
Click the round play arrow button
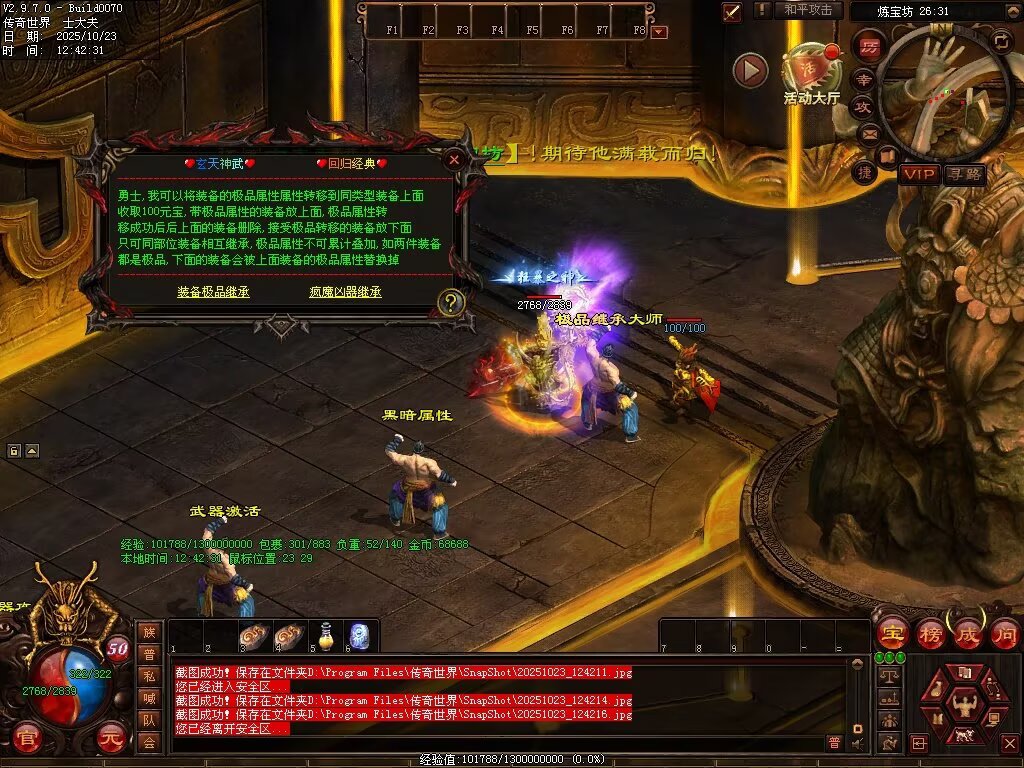click(x=750, y=70)
